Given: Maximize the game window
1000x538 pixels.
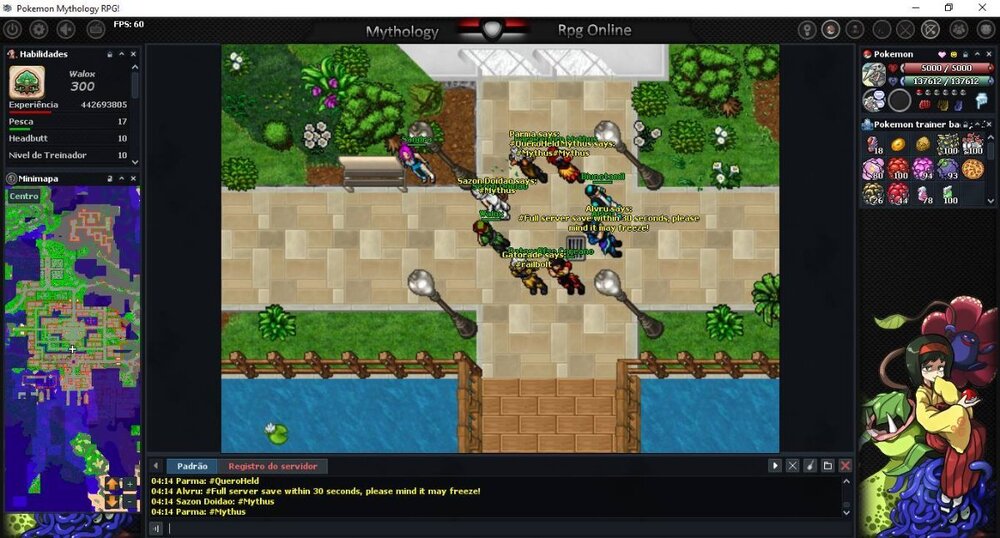Looking at the screenshot, I should [949, 8].
